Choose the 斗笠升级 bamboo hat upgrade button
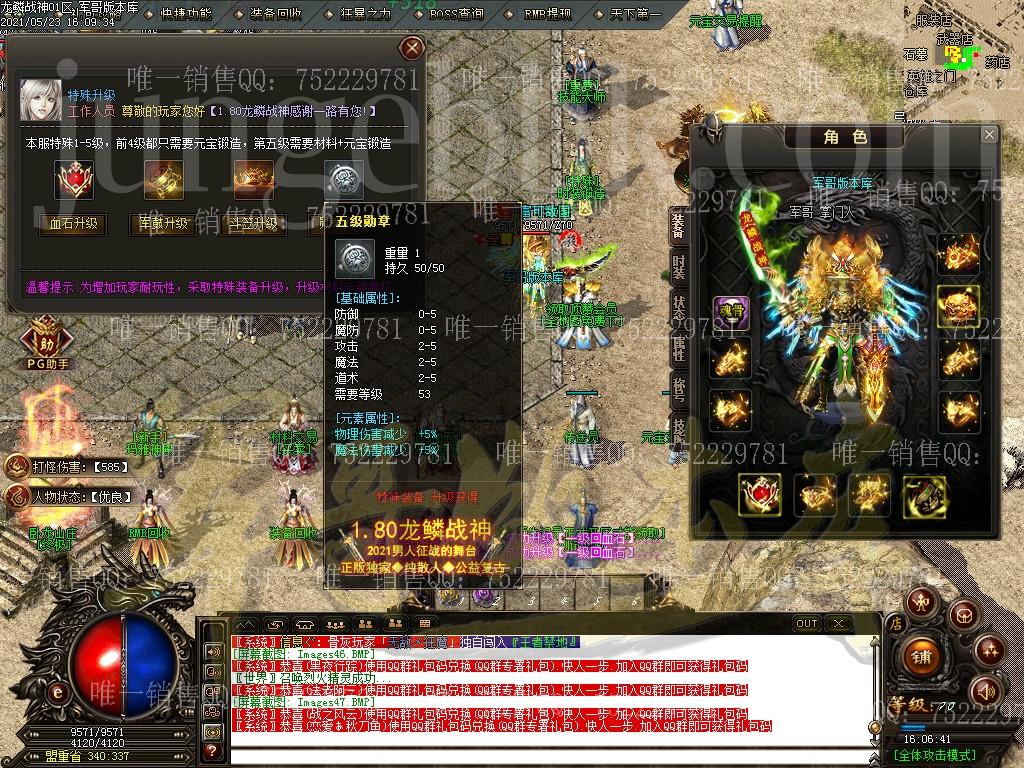 pos(253,224)
